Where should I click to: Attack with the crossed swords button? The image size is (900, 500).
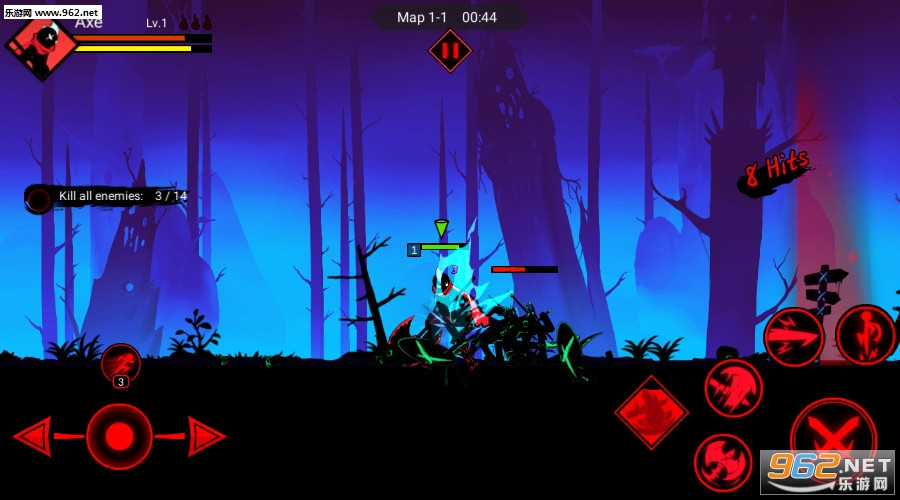point(832,437)
